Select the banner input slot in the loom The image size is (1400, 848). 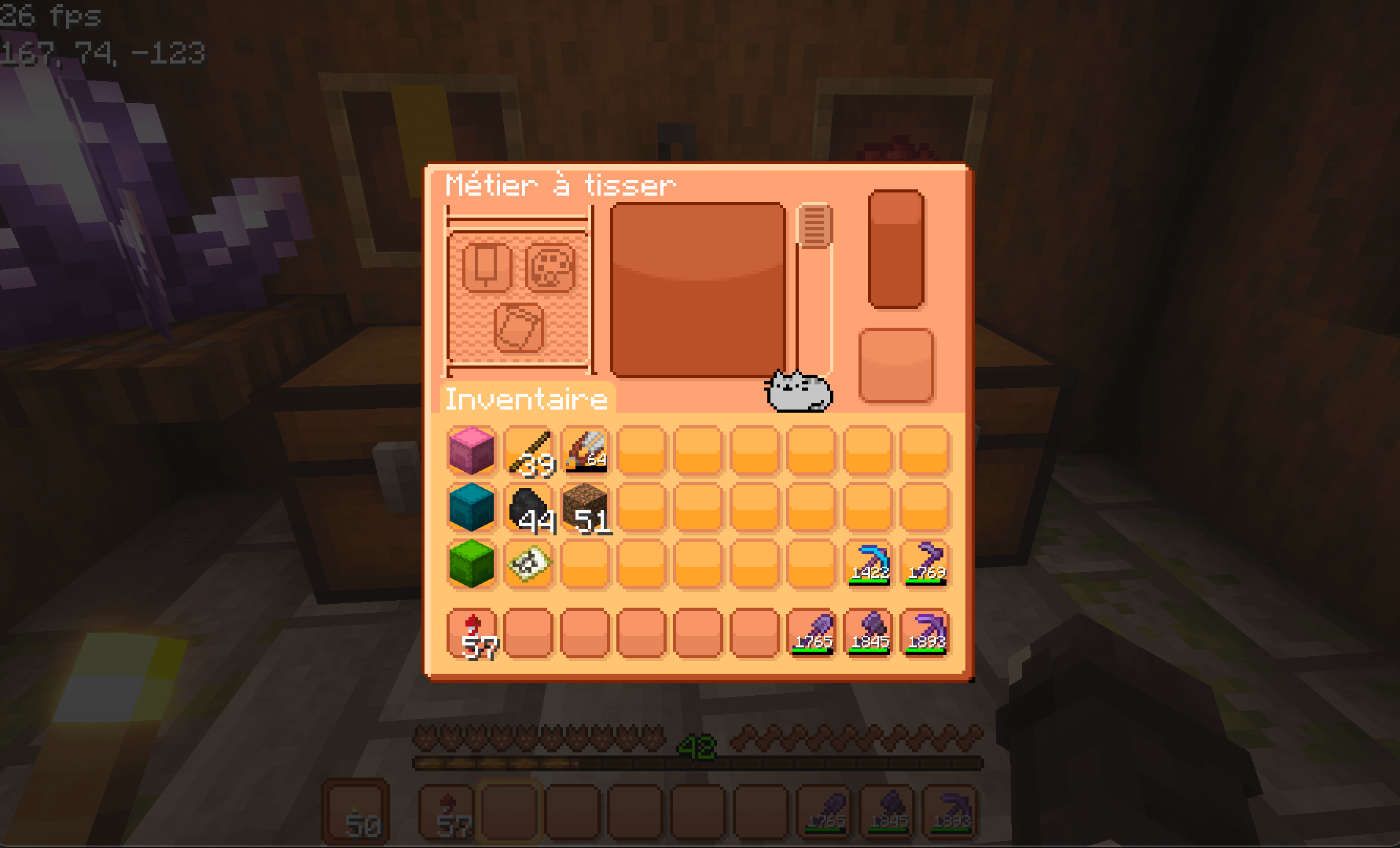click(x=487, y=267)
